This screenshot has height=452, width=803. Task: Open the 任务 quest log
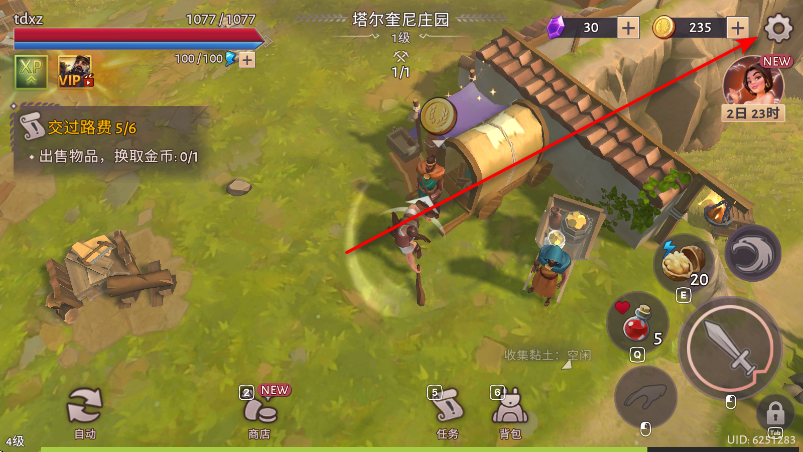447,411
